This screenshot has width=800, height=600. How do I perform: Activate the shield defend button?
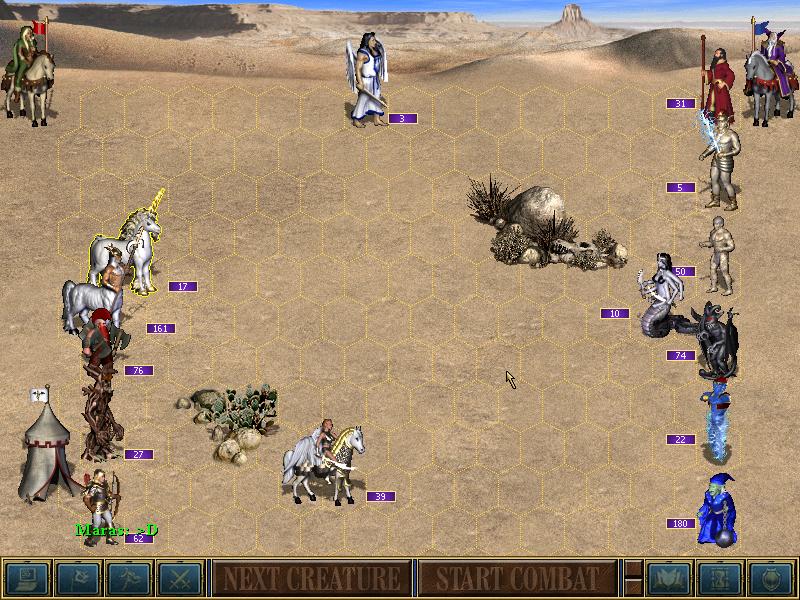pos(768,578)
